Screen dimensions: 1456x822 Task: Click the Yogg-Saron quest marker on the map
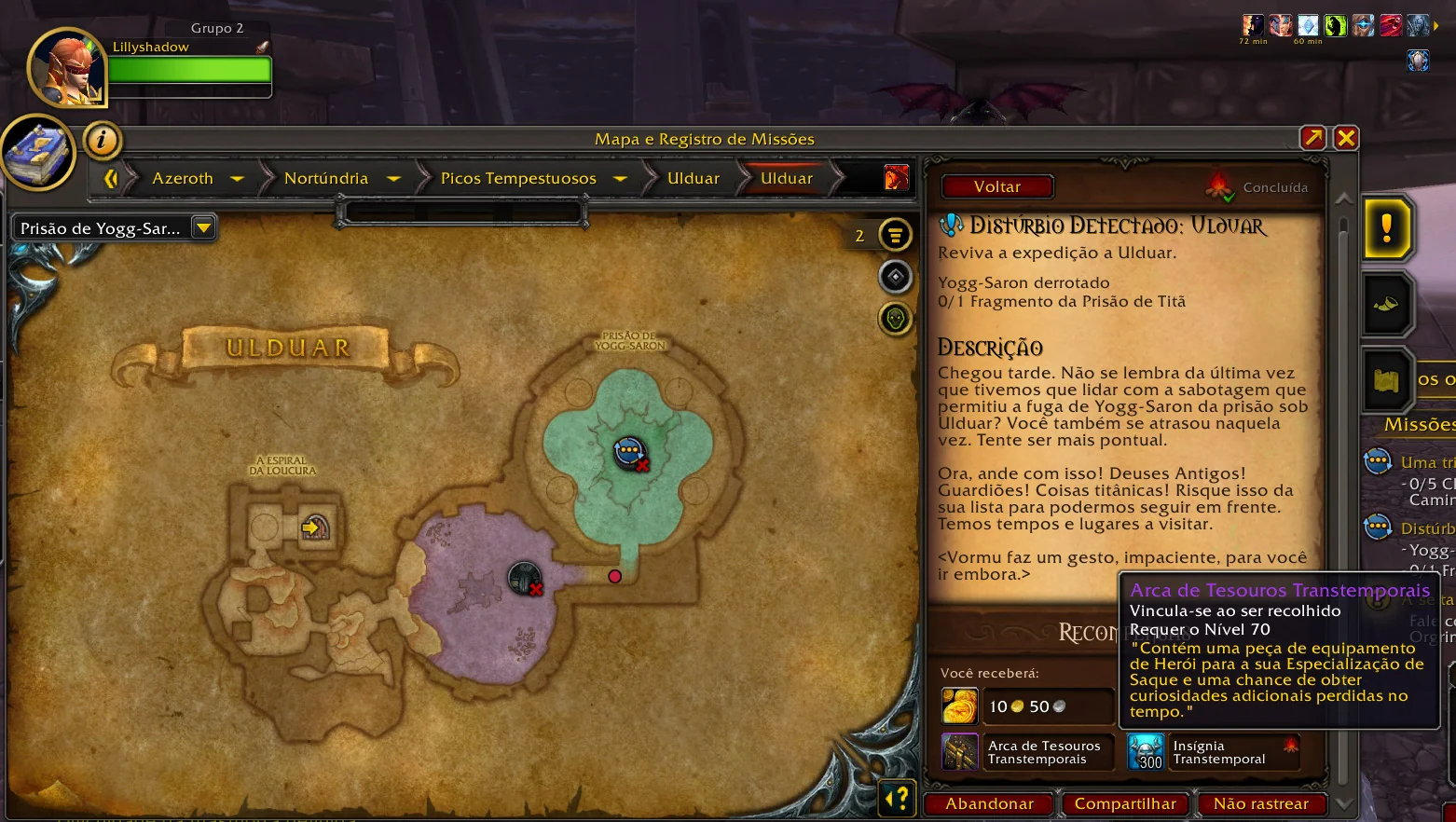click(630, 452)
